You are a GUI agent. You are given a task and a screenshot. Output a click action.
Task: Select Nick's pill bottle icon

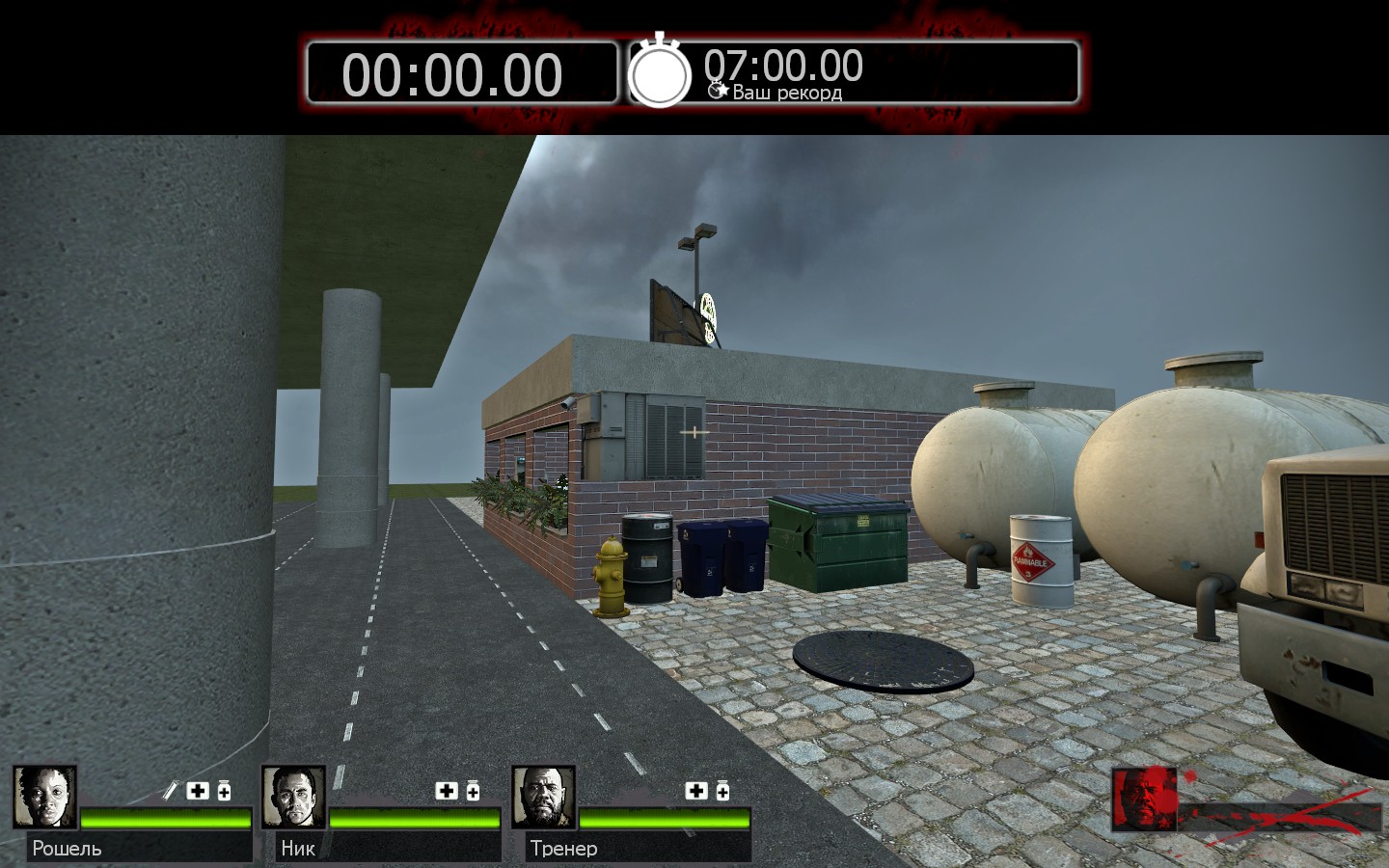tap(473, 791)
